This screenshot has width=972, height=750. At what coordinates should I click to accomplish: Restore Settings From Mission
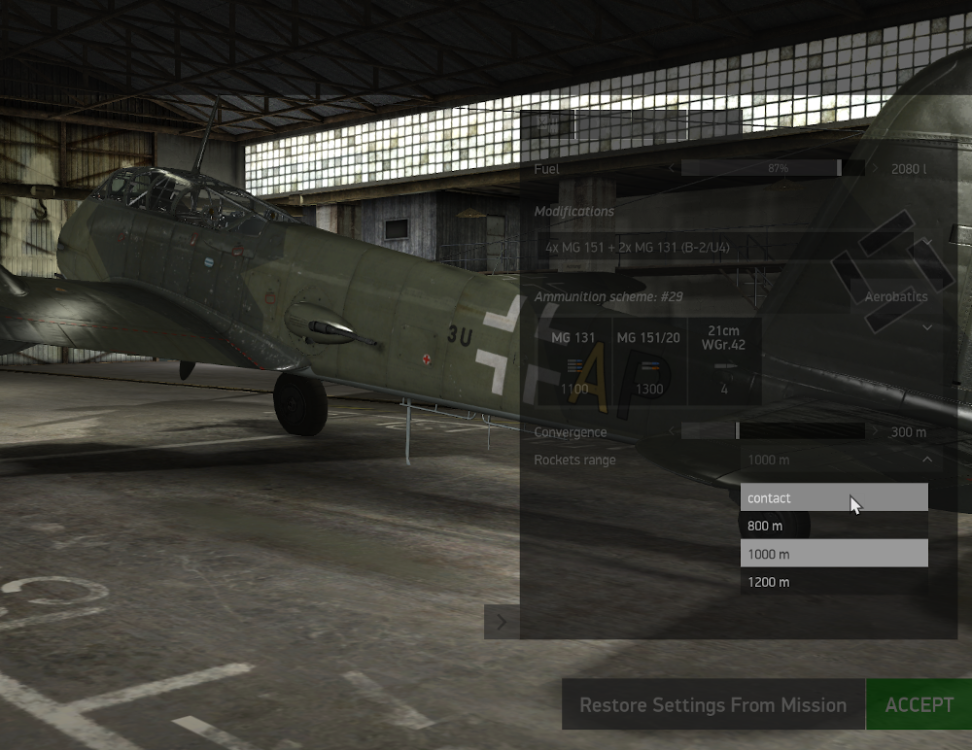(712, 705)
